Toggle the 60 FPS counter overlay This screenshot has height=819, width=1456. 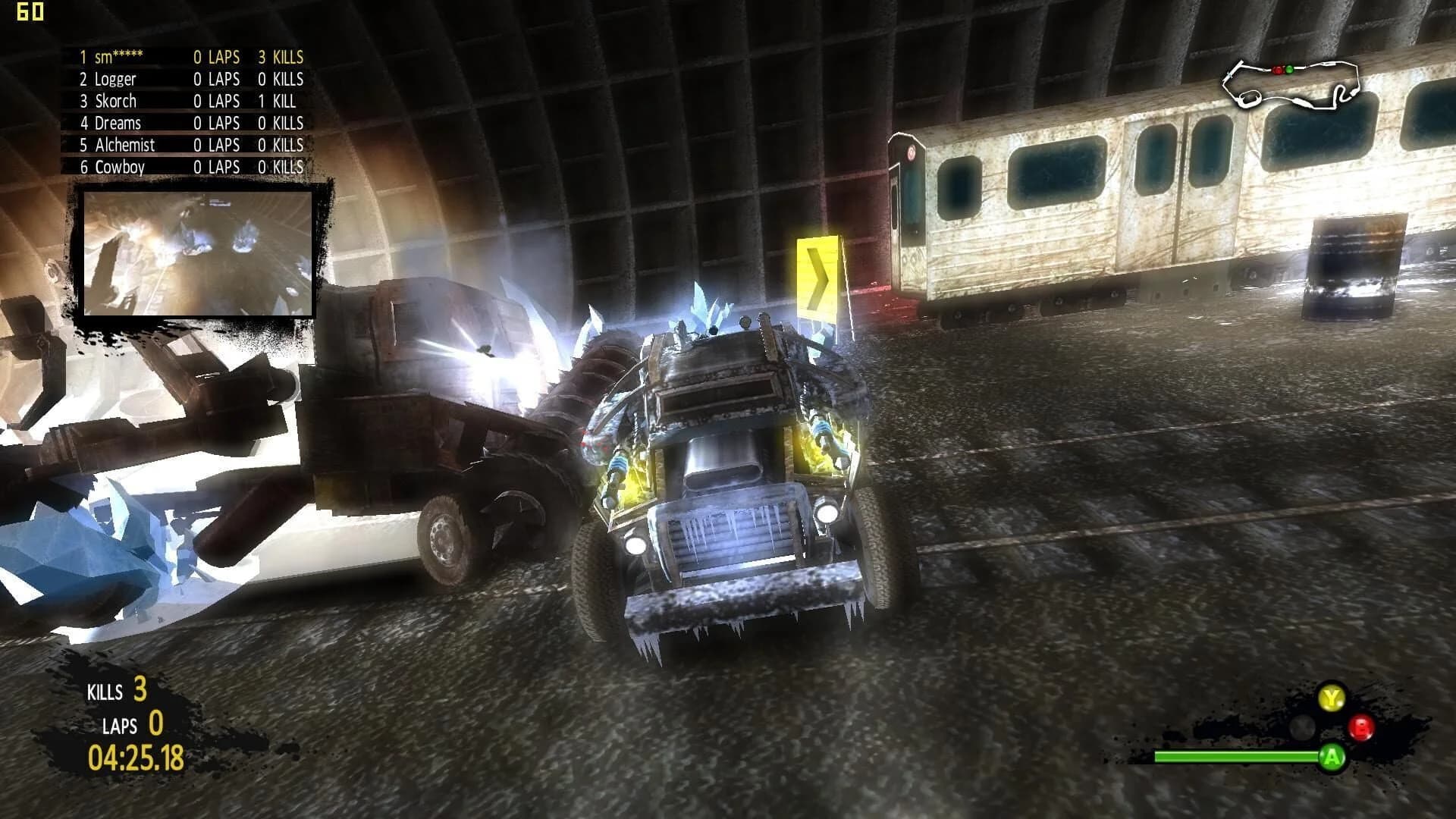[x=30, y=12]
